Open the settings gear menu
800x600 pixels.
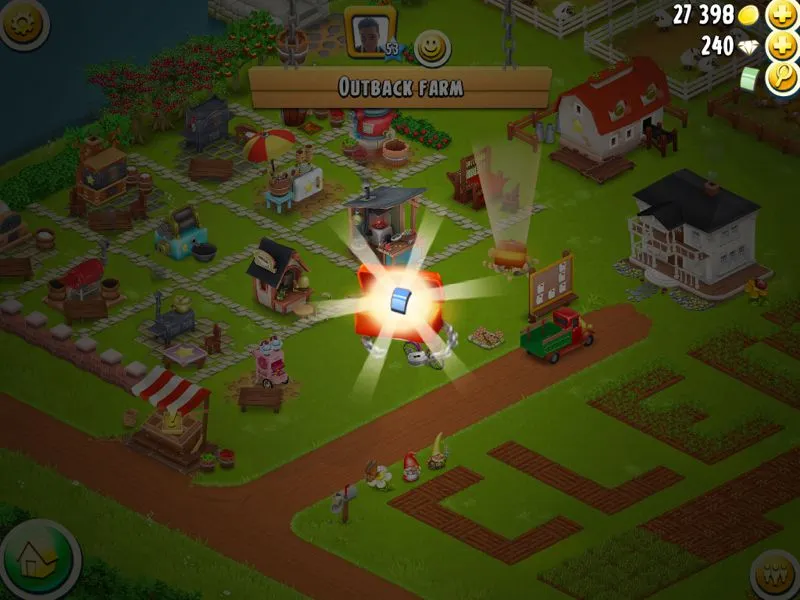click(23, 23)
